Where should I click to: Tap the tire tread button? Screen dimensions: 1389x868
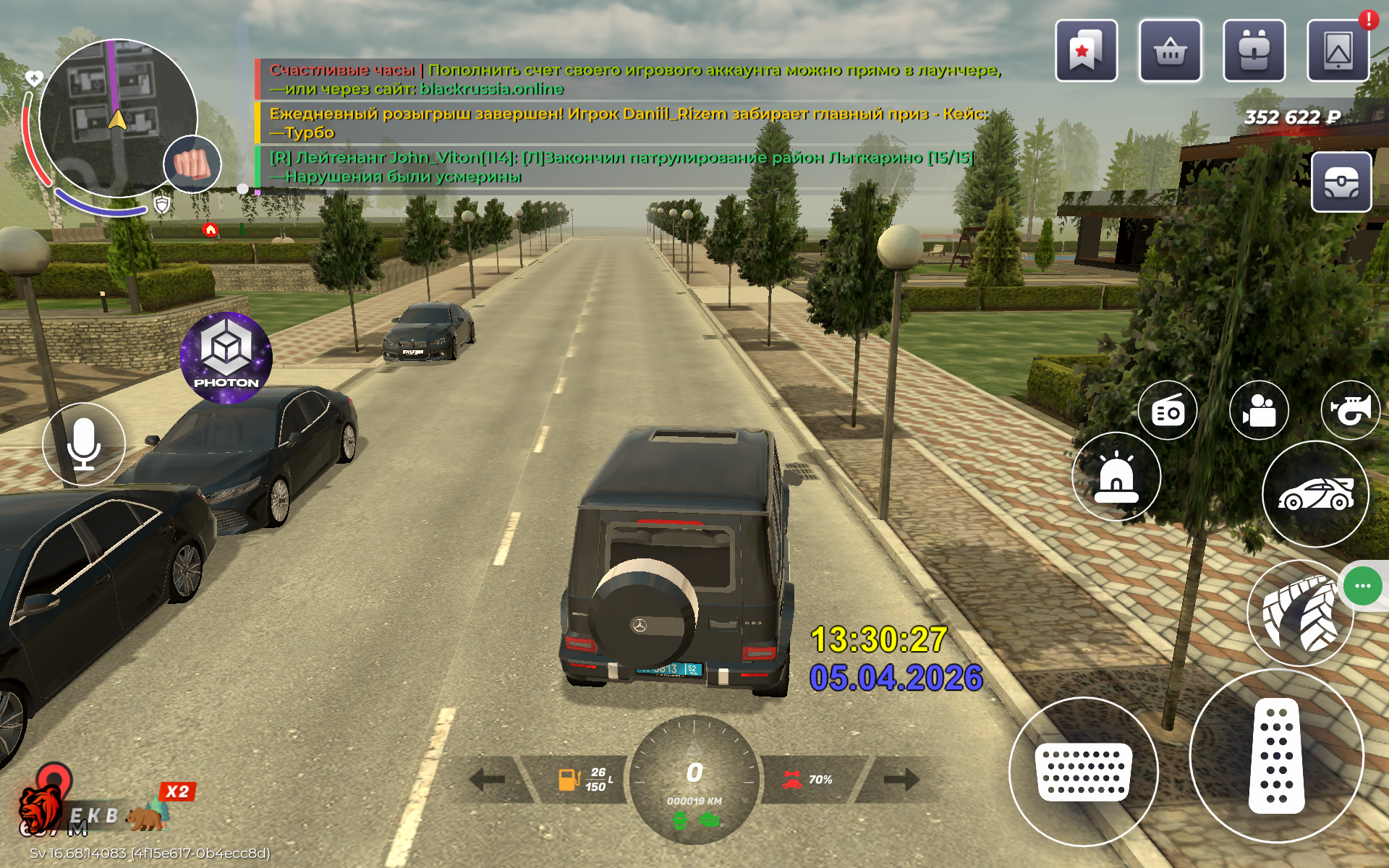point(1299,613)
